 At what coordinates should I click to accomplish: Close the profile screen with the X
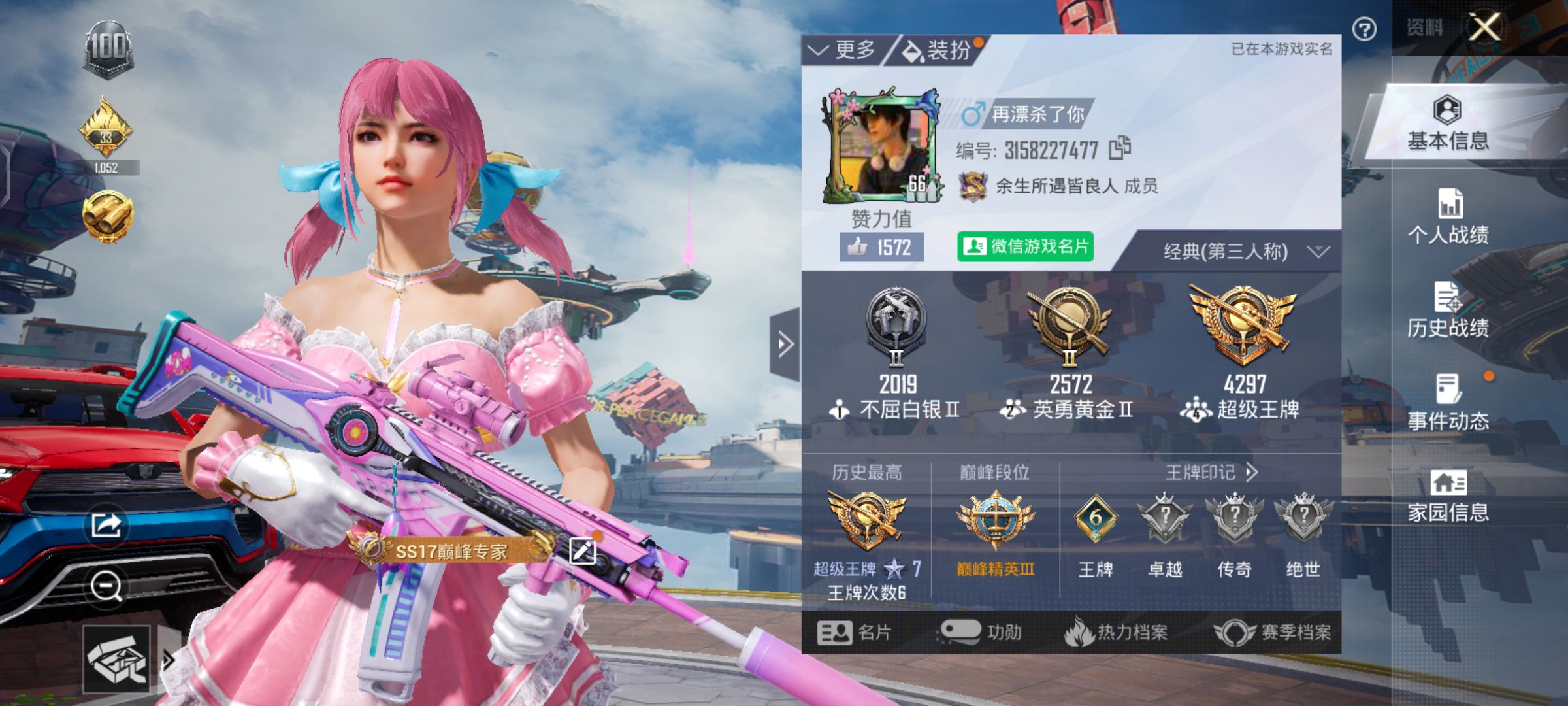1484,27
